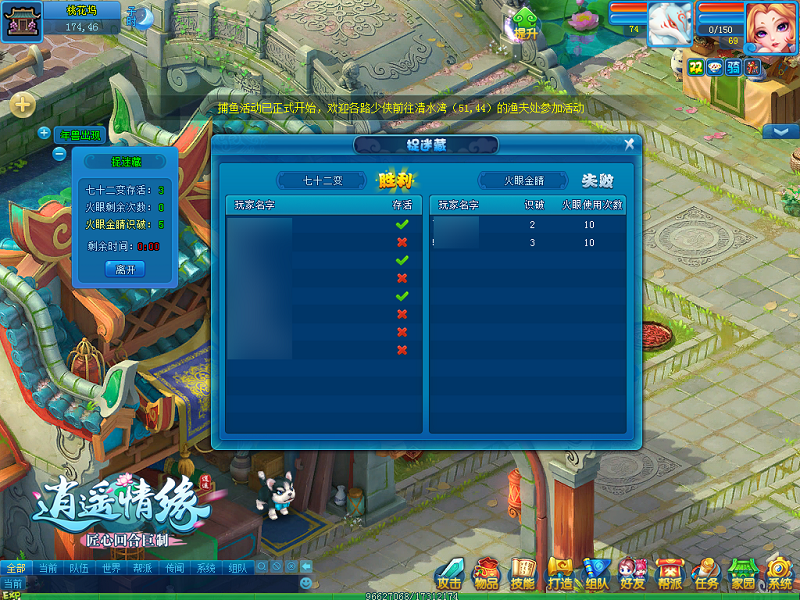Open the 年兽出现 event notice
Screen dimensions: 800x600
click(x=81, y=135)
